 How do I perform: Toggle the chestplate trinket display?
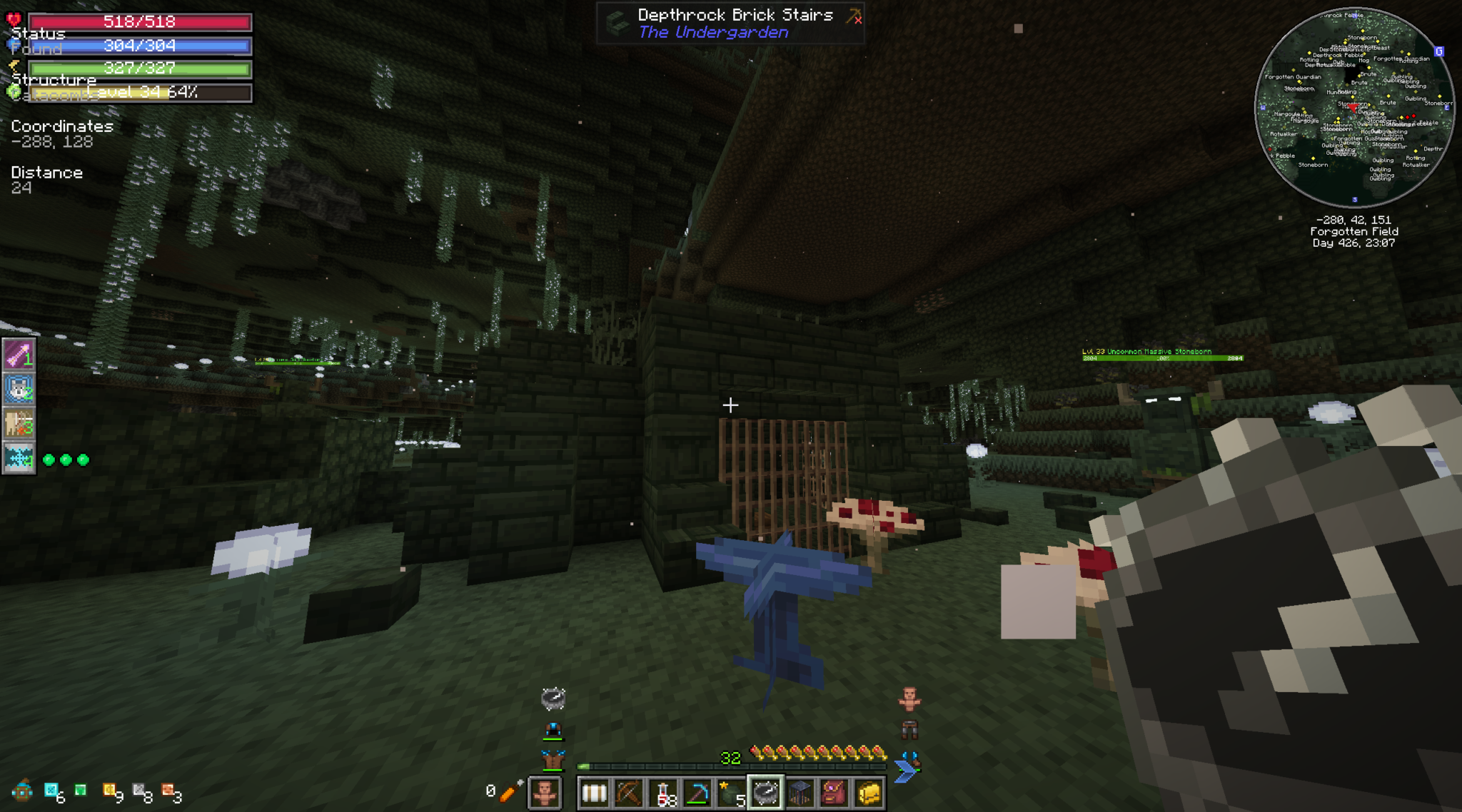pos(553,758)
